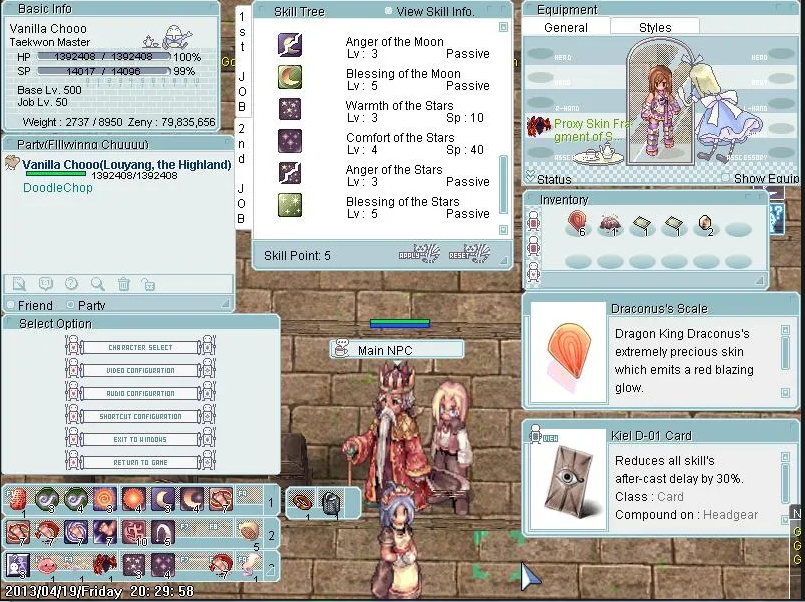Open Shortcut Configuration
The height and width of the screenshot is (602, 805).
pyautogui.click(x=140, y=416)
